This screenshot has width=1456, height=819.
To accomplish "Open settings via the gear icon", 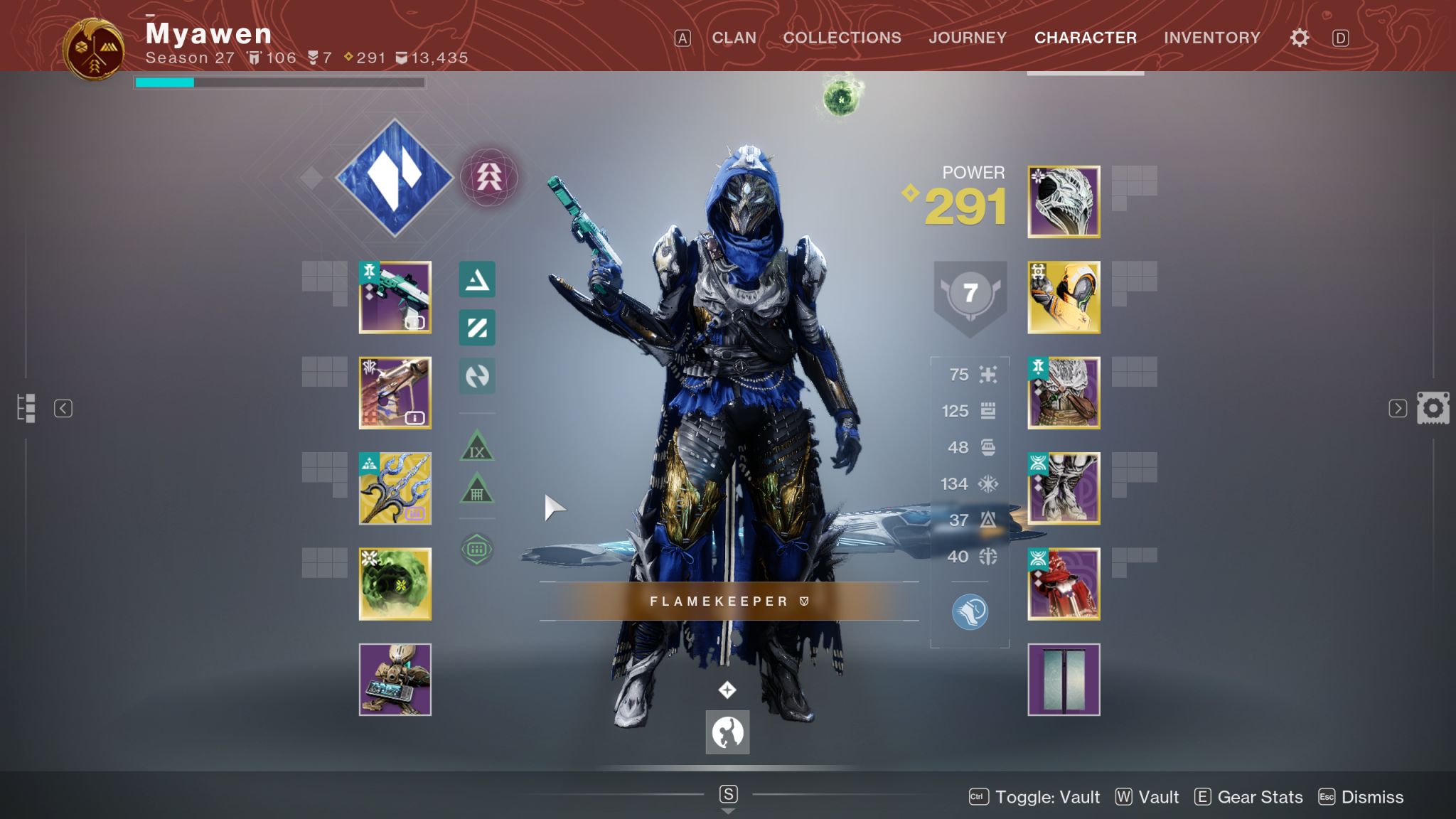I will pyautogui.click(x=1299, y=38).
